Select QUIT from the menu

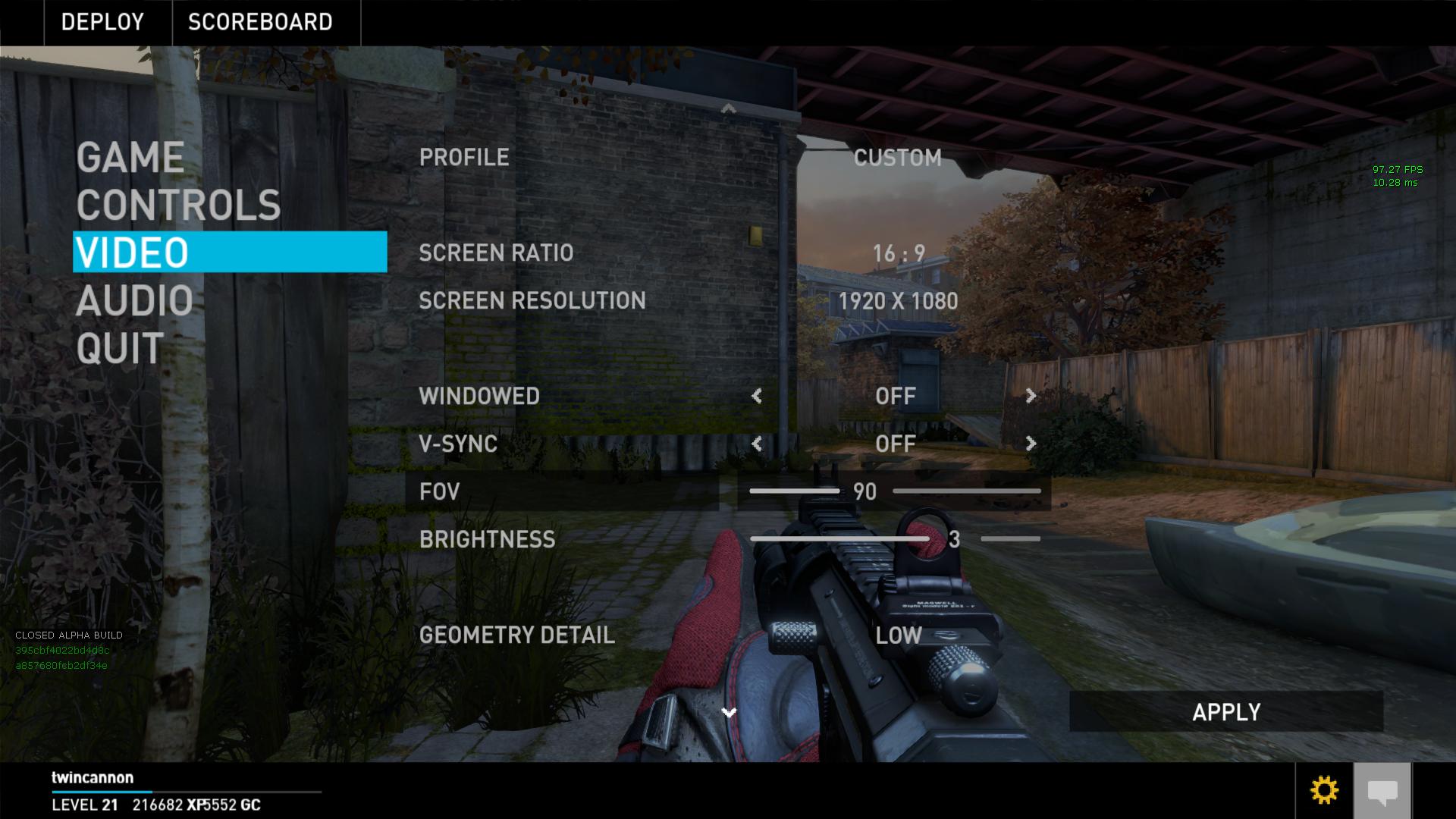120,349
